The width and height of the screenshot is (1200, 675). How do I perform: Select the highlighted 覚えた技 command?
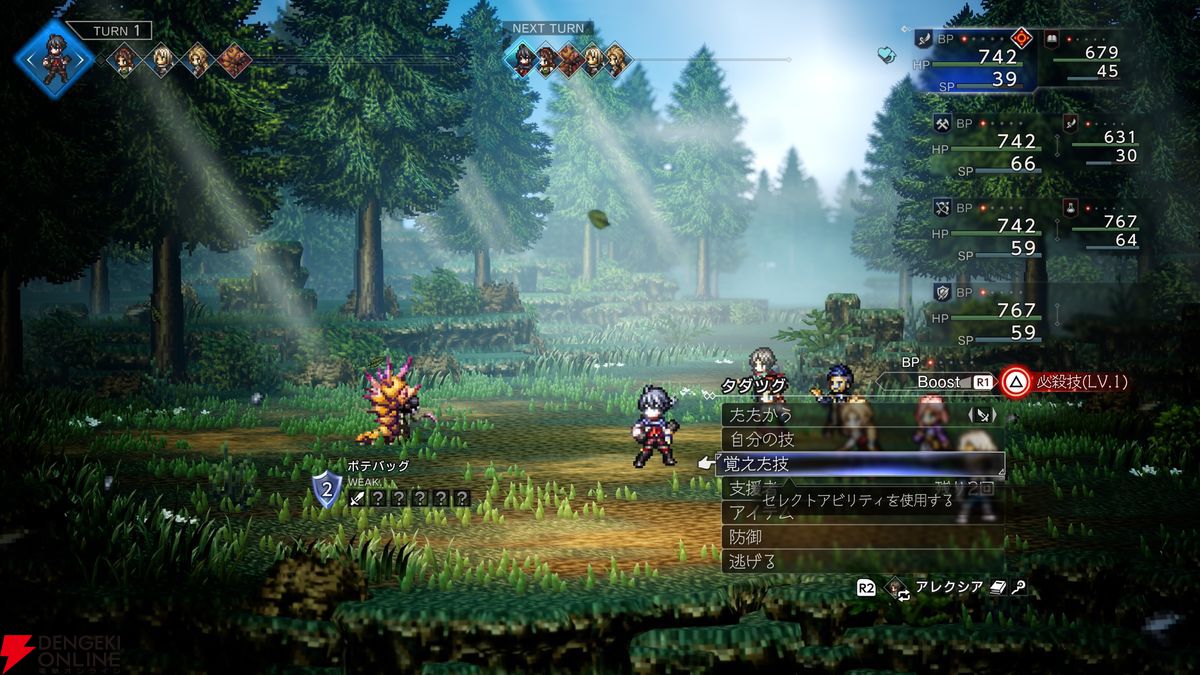tap(762, 464)
